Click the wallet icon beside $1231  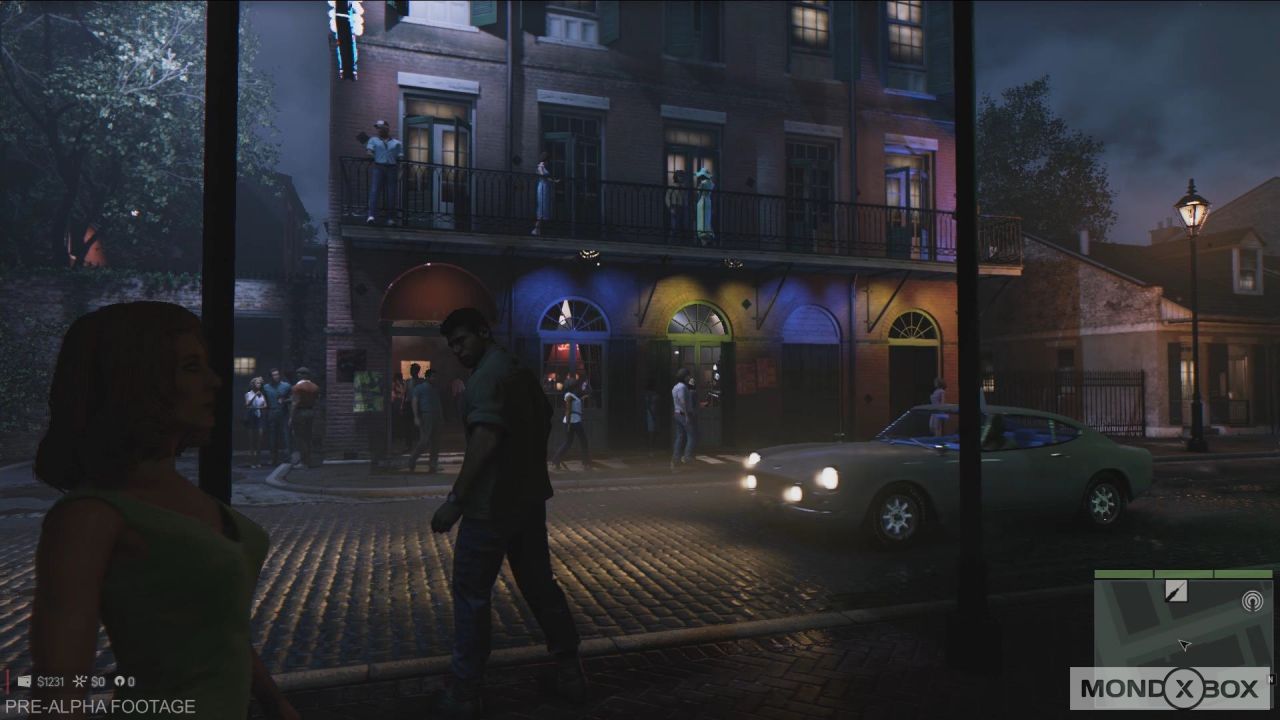[24, 681]
